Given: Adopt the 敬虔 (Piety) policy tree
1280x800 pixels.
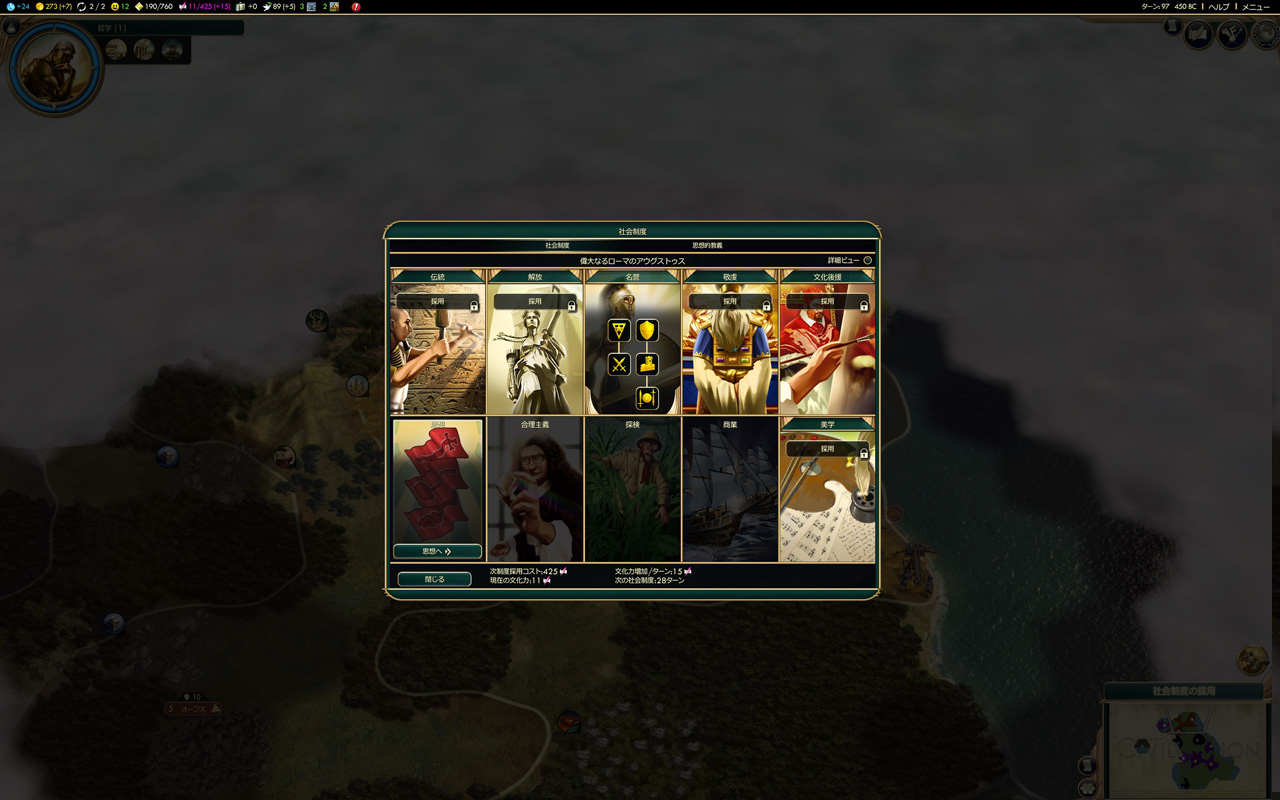Looking at the screenshot, I should (x=730, y=301).
